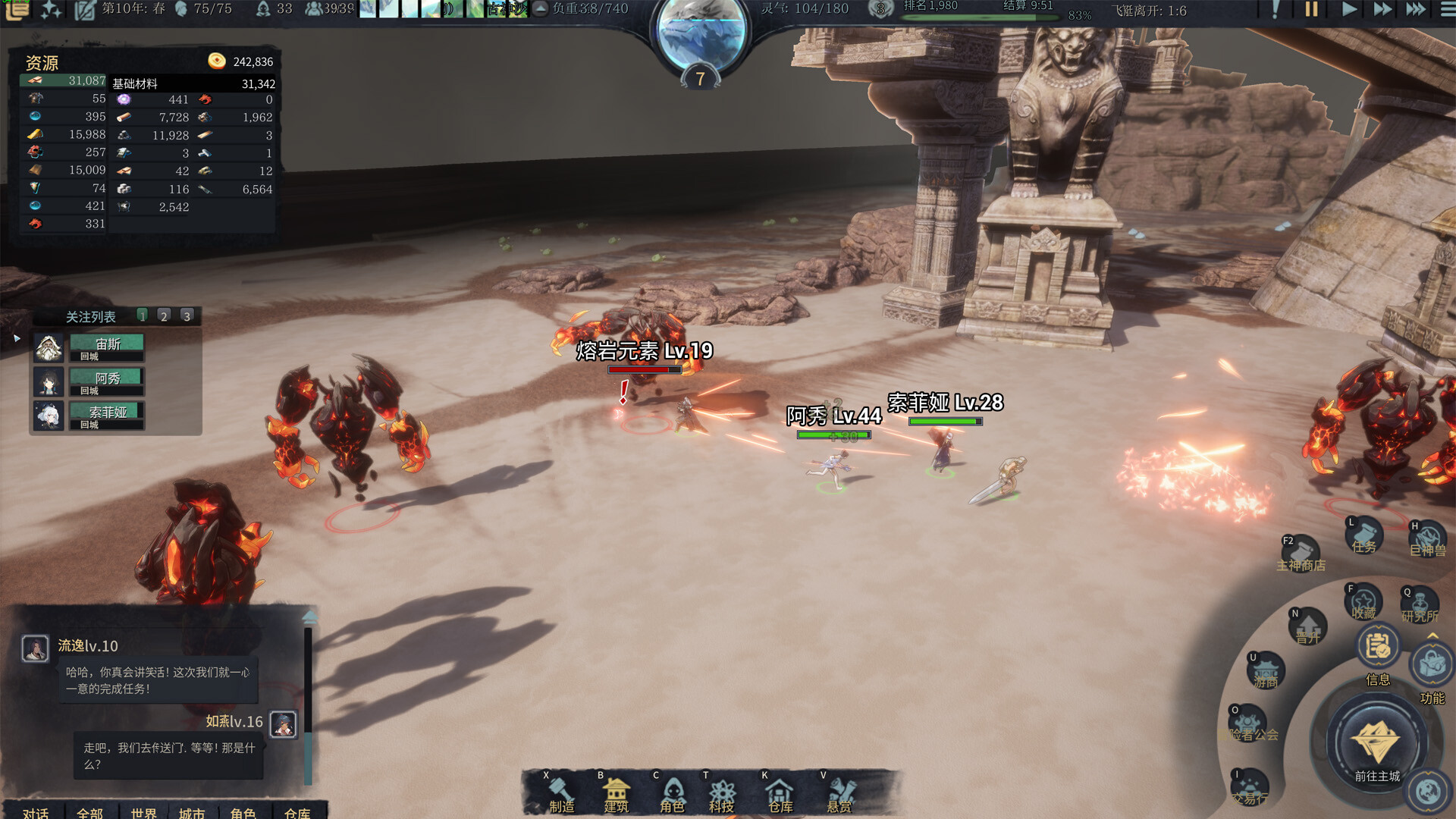Select 索菲娅 in the watch list
This screenshot has width=1456, height=819.
(x=107, y=416)
